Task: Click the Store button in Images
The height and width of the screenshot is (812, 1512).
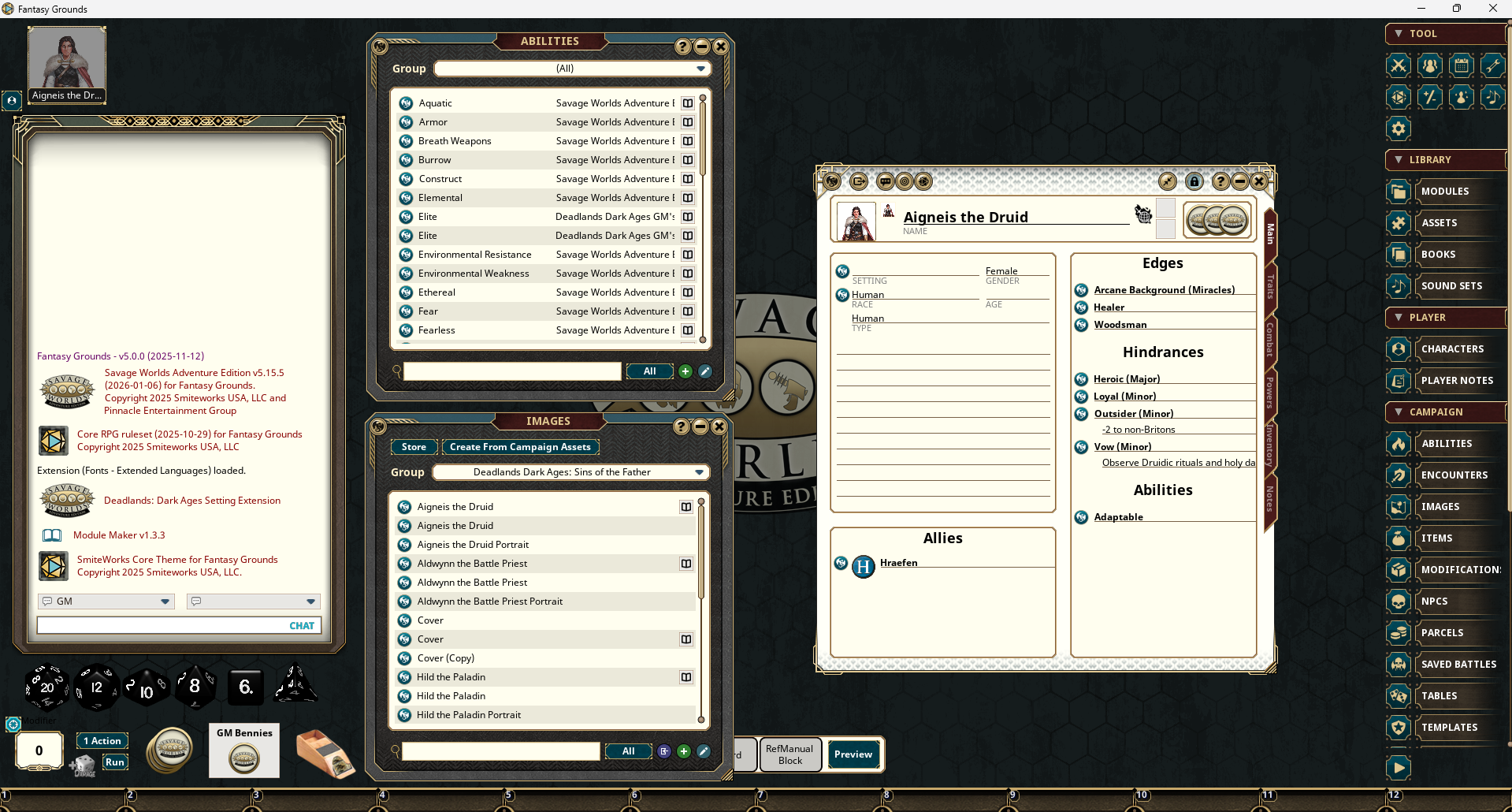Action: click(x=414, y=447)
